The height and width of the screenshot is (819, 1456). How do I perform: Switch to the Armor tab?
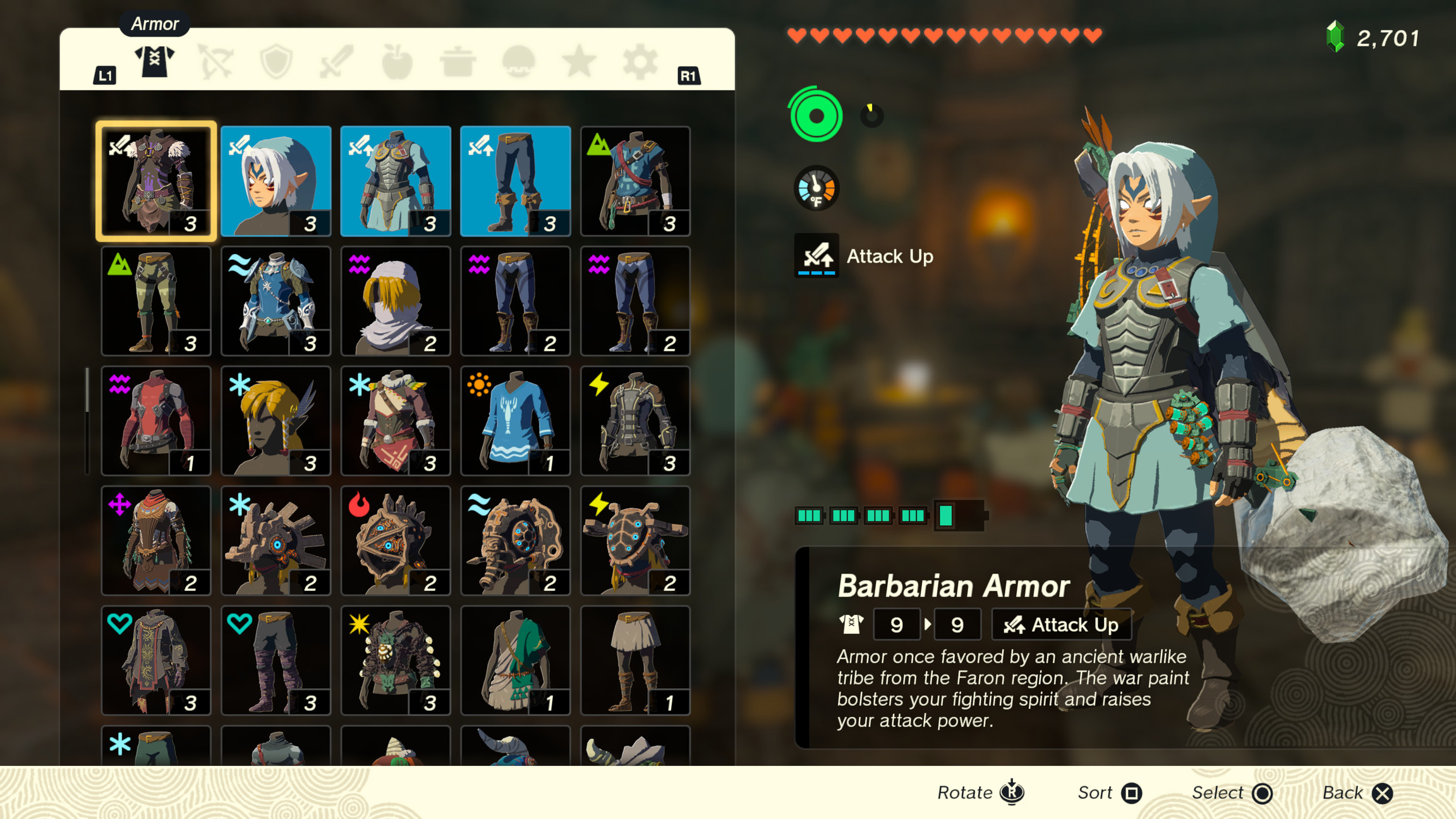(155, 62)
